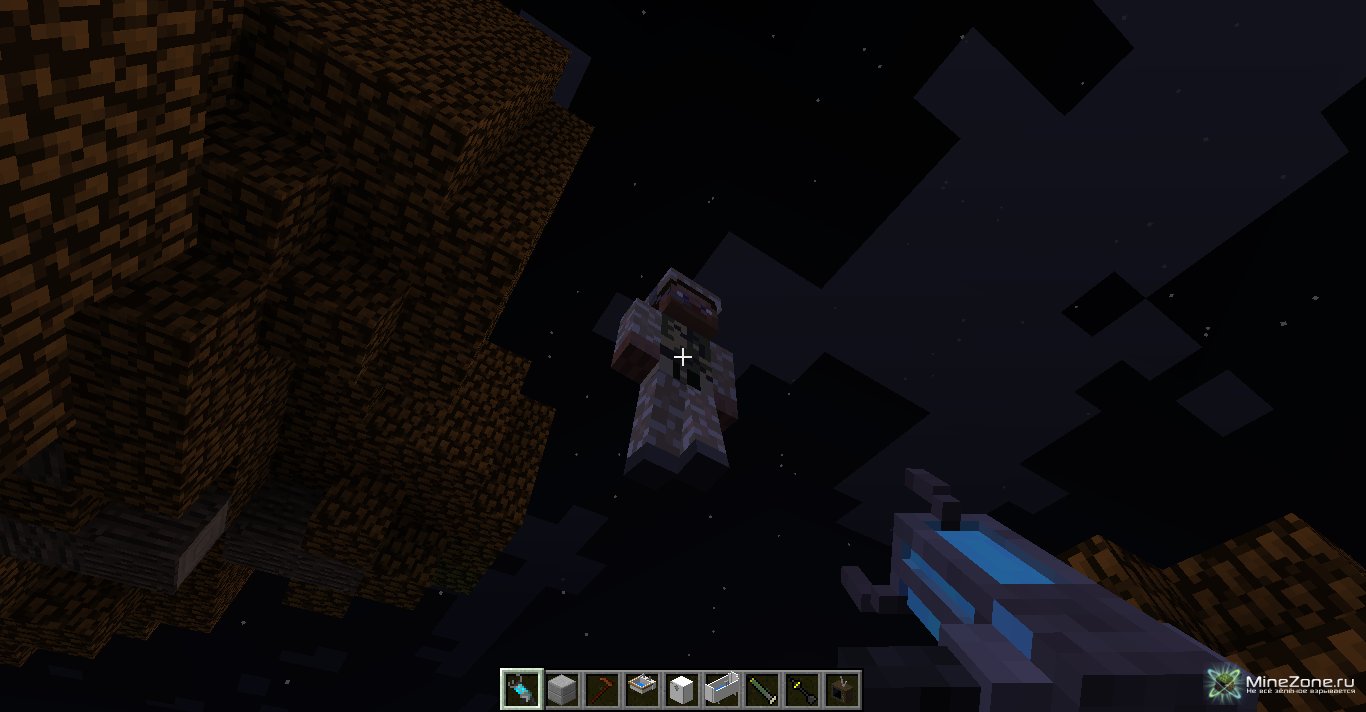Select the white bathtub hotbar slot
Screen dimensions: 1366x712
721,689
